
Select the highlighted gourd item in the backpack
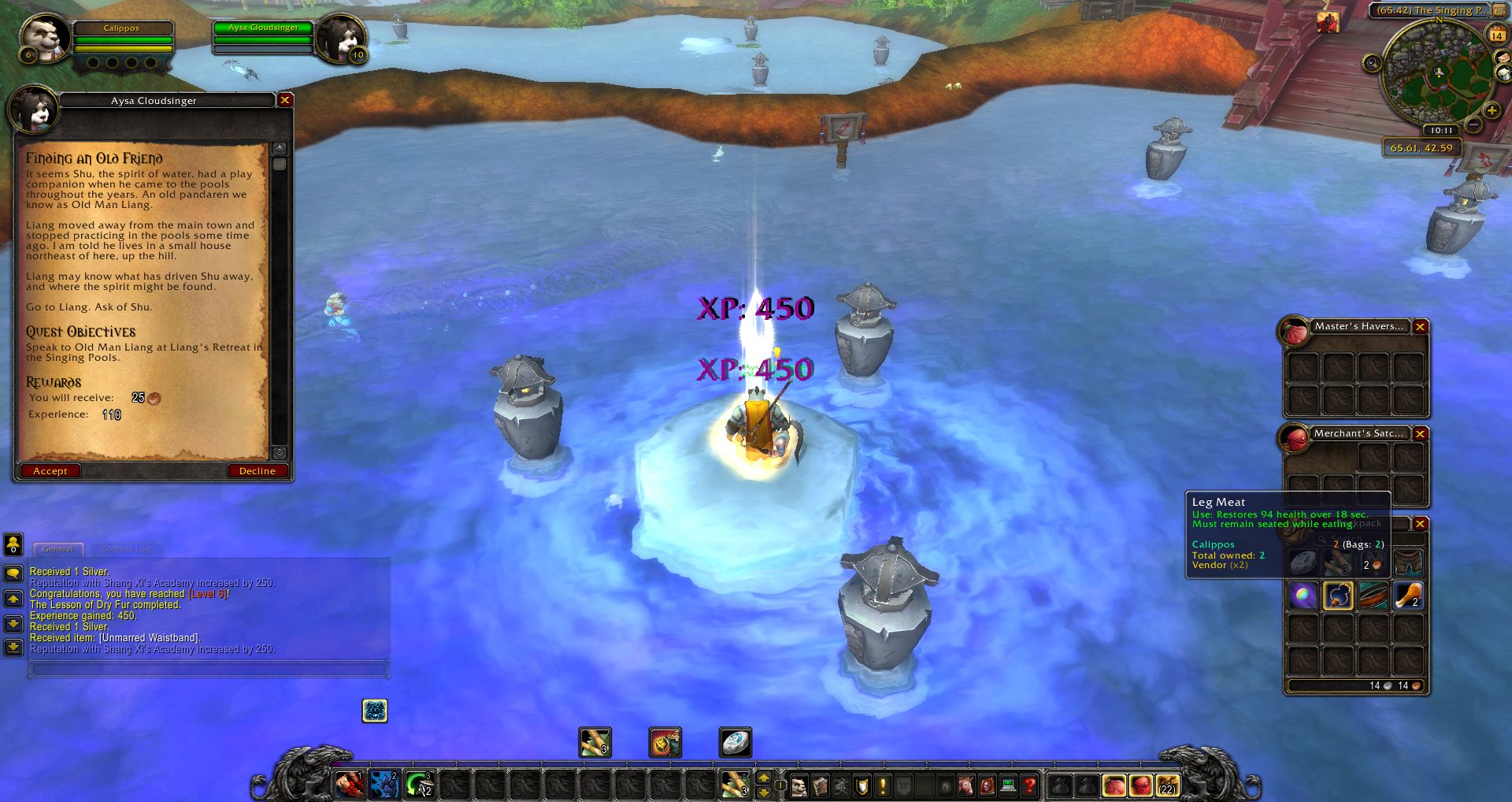pos(1338,596)
